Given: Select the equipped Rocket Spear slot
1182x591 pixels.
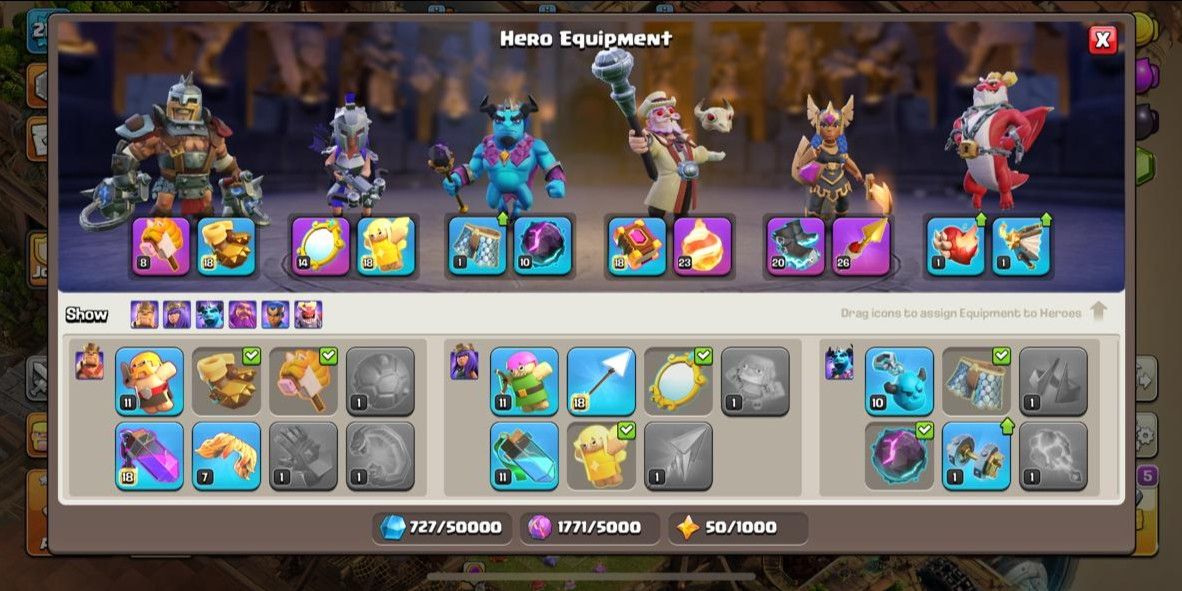Looking at the screenshot, I should point(861,246).
